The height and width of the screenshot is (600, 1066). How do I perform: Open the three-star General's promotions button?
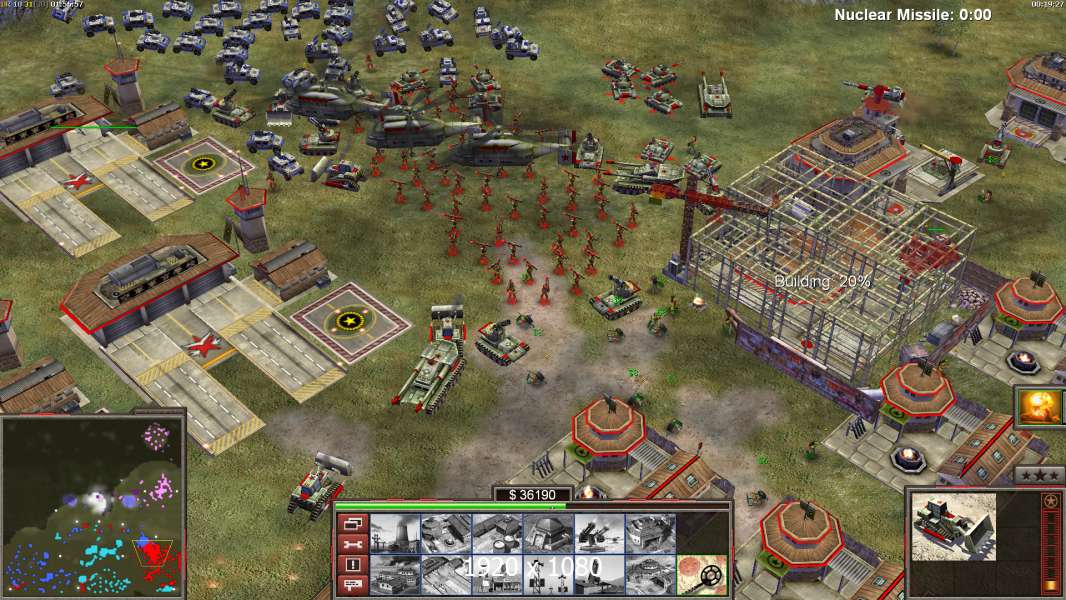[1039, 476]
